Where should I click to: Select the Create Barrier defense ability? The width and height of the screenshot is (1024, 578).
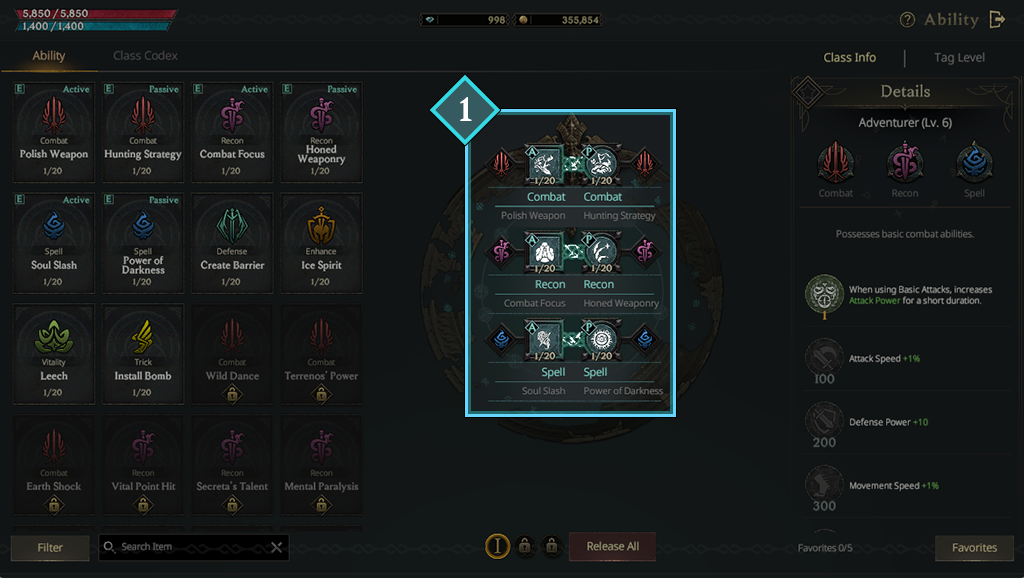(x=232, y=243)
